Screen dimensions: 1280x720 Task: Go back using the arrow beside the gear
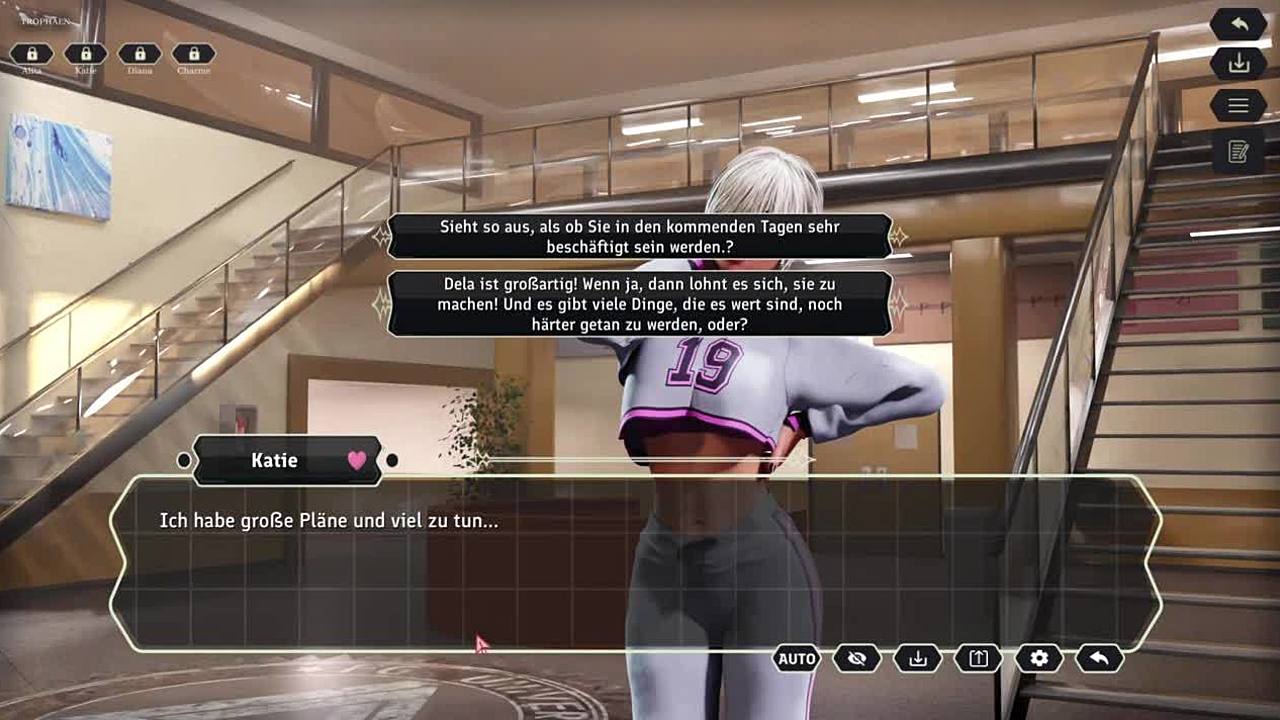click(x=1099, y=658)
